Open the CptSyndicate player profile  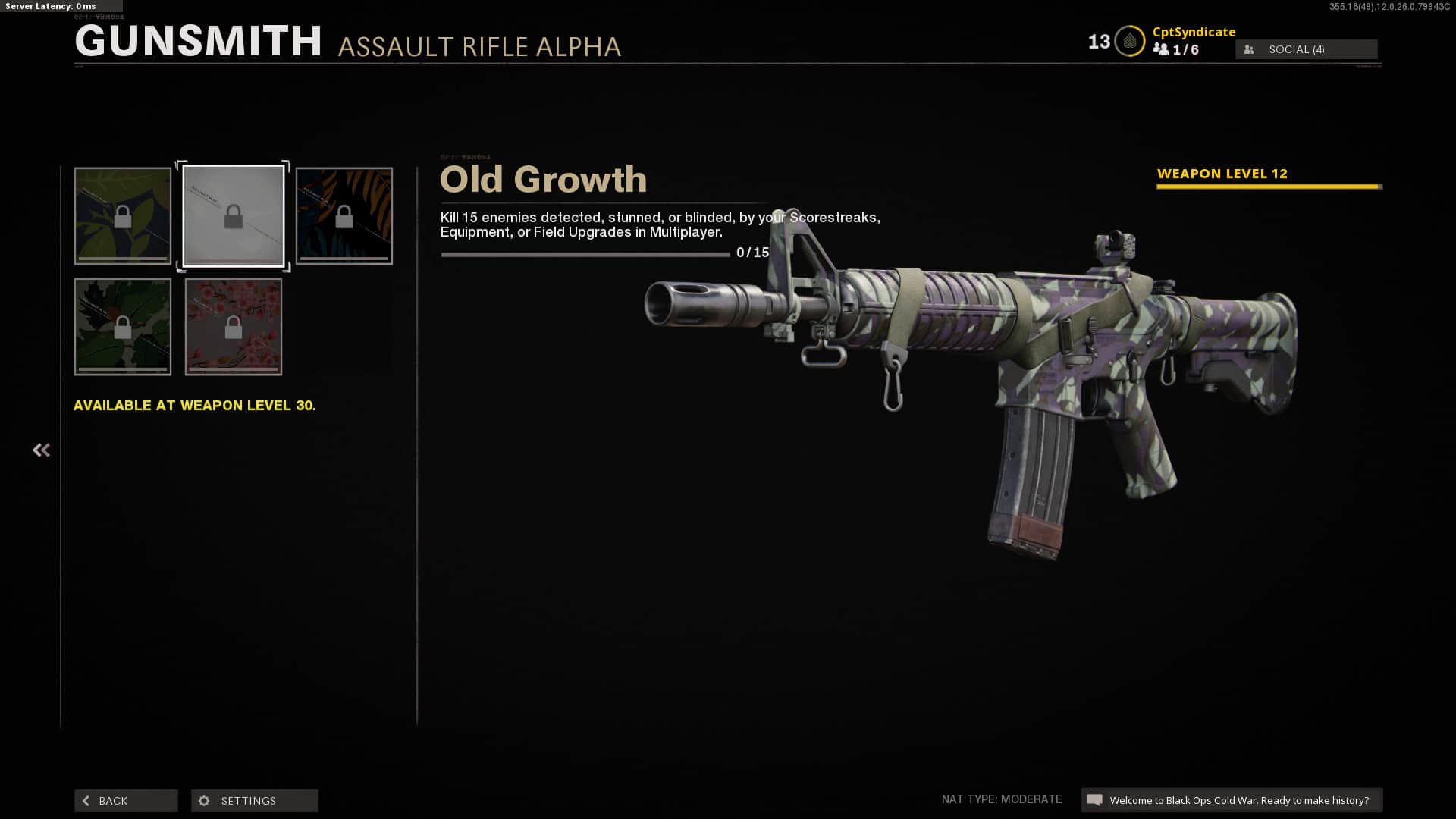[x=1194, y=32]
